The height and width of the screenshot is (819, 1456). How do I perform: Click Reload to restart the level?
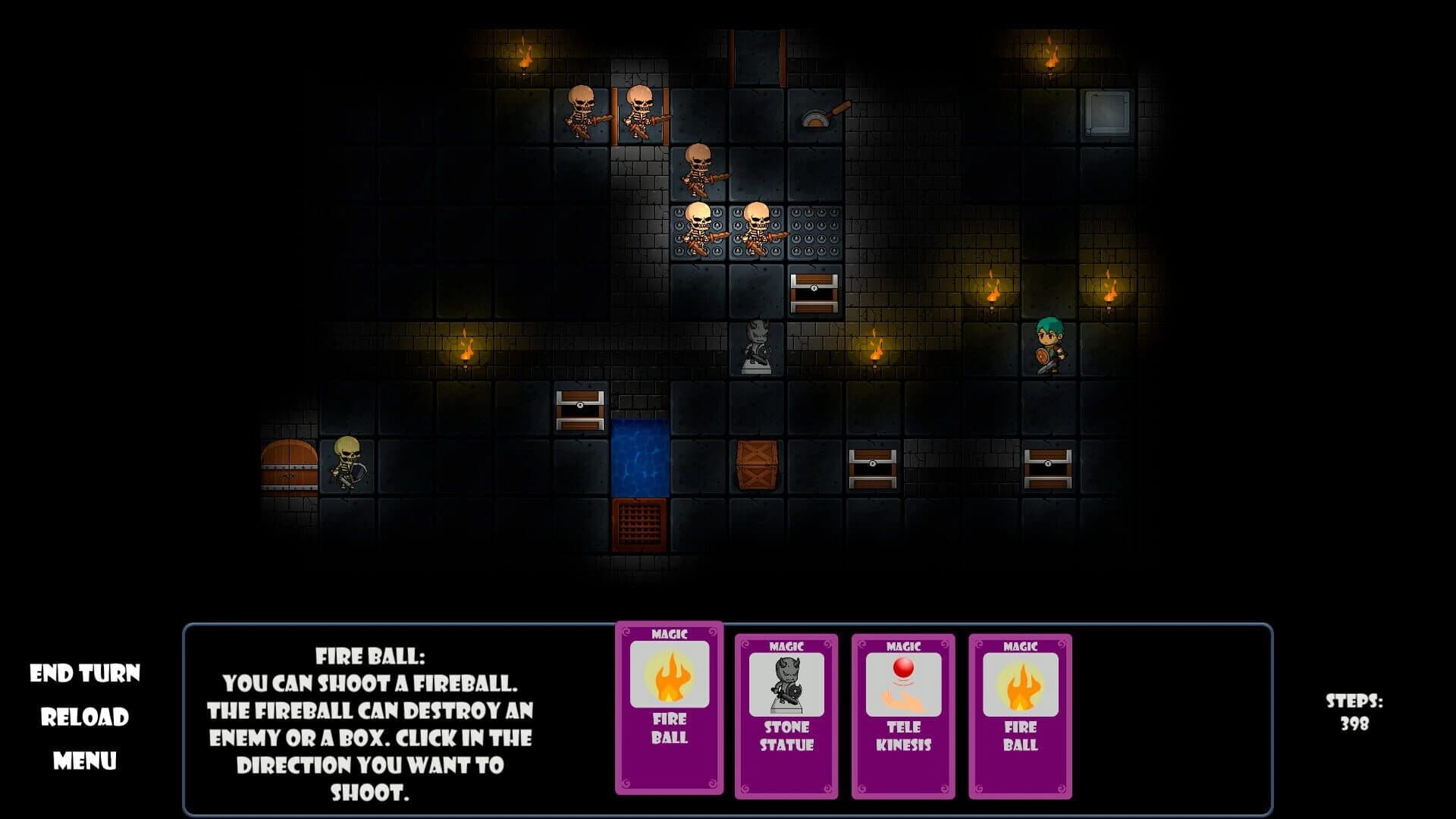pos(86,714)
